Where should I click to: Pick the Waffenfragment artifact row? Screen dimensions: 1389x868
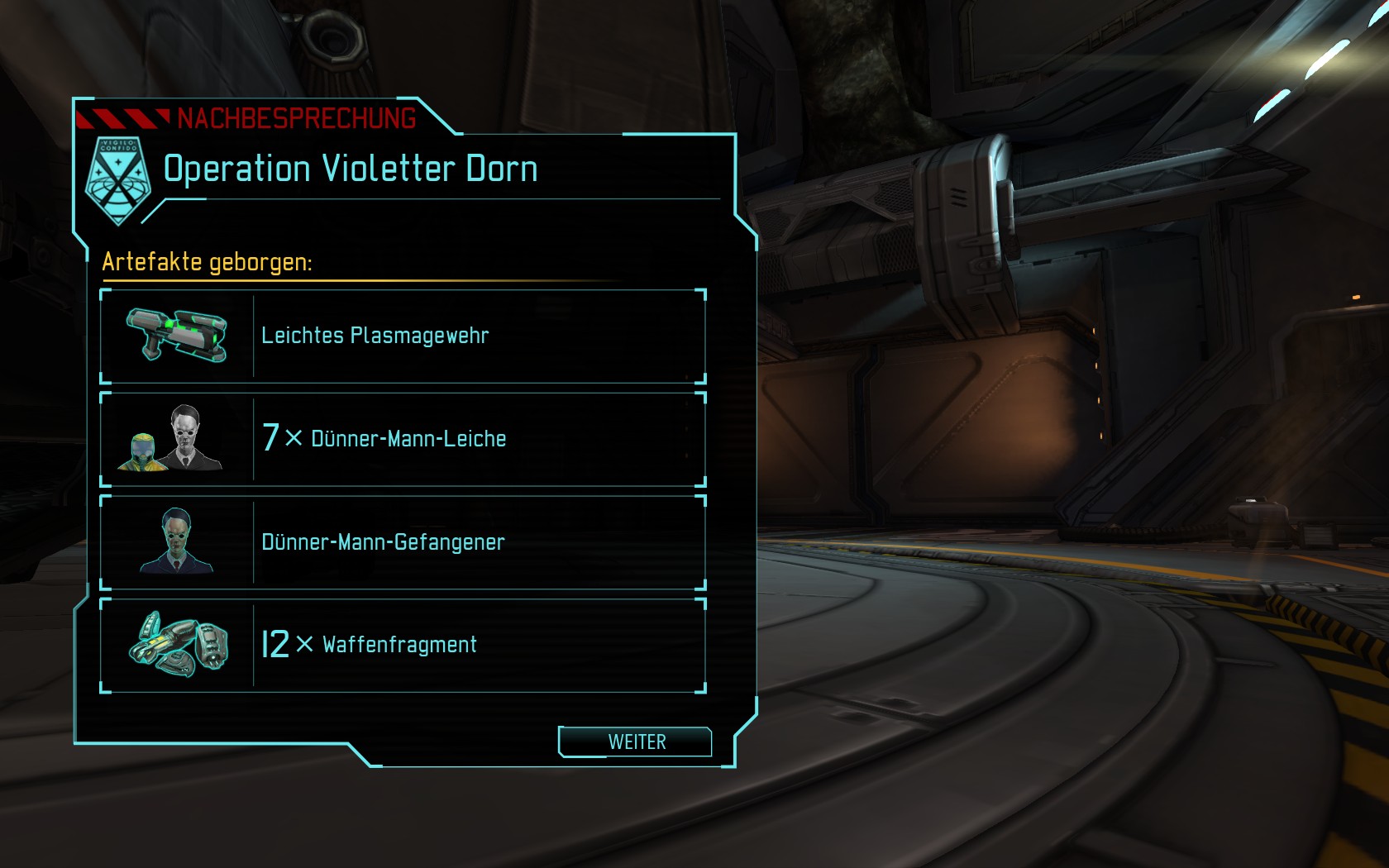pyautogui.click(x=403, y=645)
